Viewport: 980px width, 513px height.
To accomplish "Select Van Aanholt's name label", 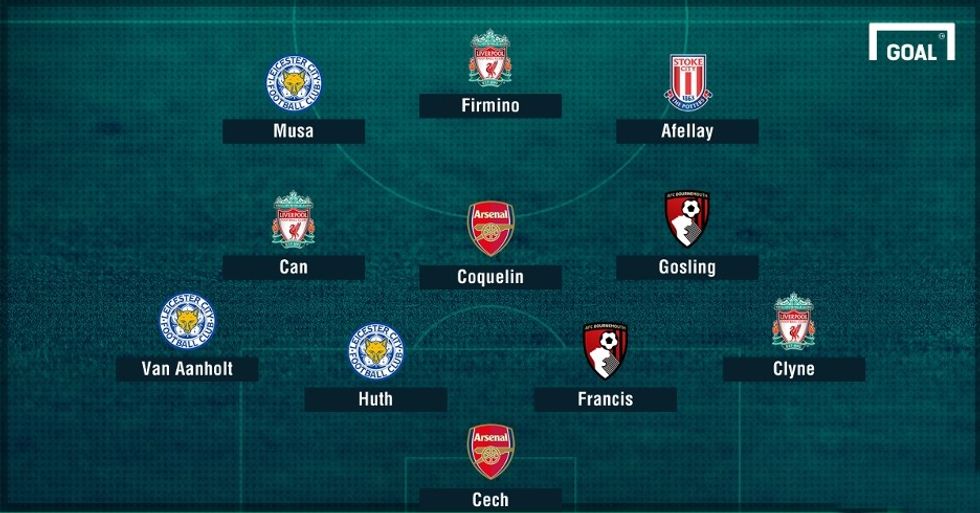I will click(187, 369).
